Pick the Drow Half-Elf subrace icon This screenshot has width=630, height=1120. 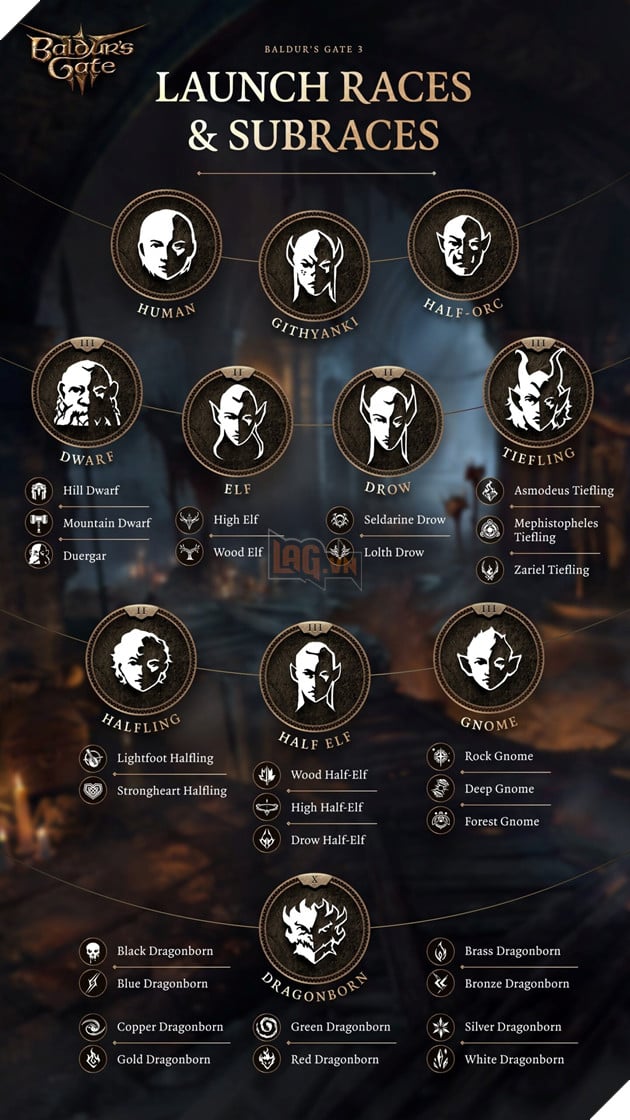coord(267,840)
